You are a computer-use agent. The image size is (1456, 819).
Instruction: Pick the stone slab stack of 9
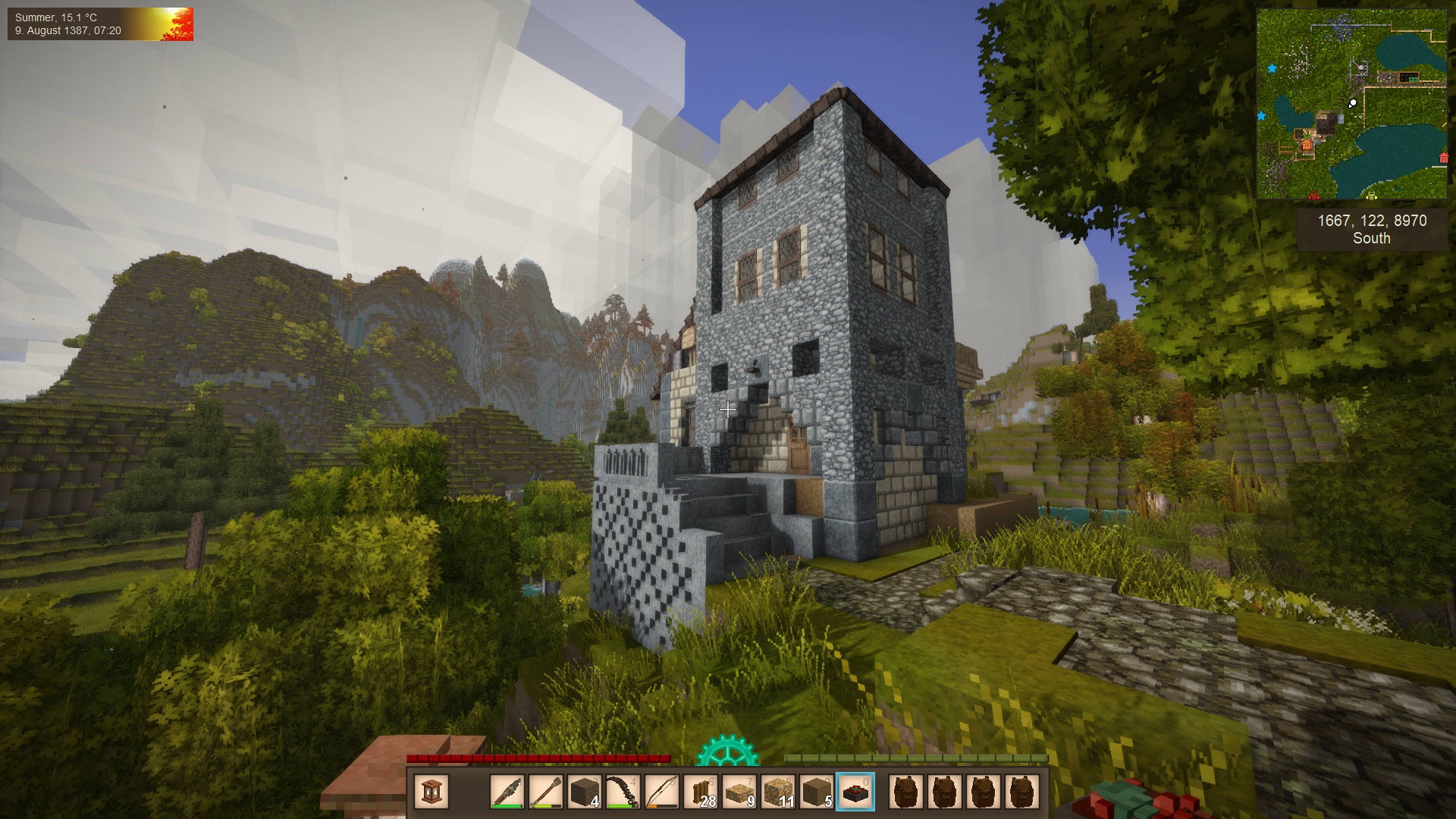[739, 792]
